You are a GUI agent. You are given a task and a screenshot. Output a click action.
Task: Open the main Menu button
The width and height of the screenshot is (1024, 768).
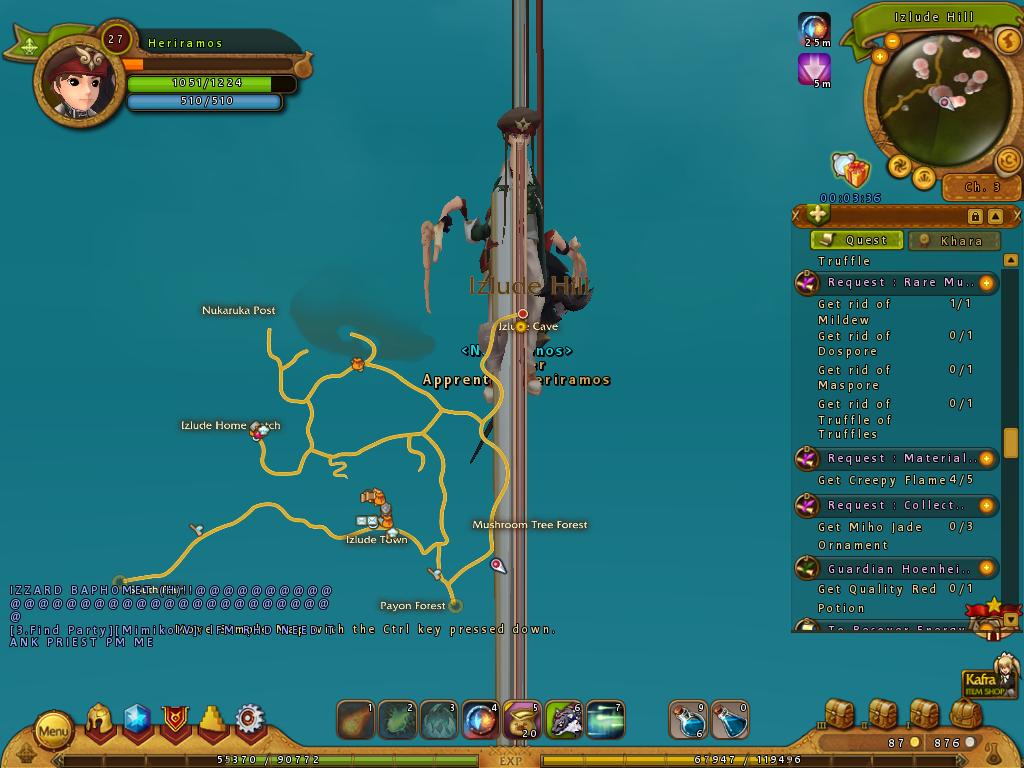[54, 731]
